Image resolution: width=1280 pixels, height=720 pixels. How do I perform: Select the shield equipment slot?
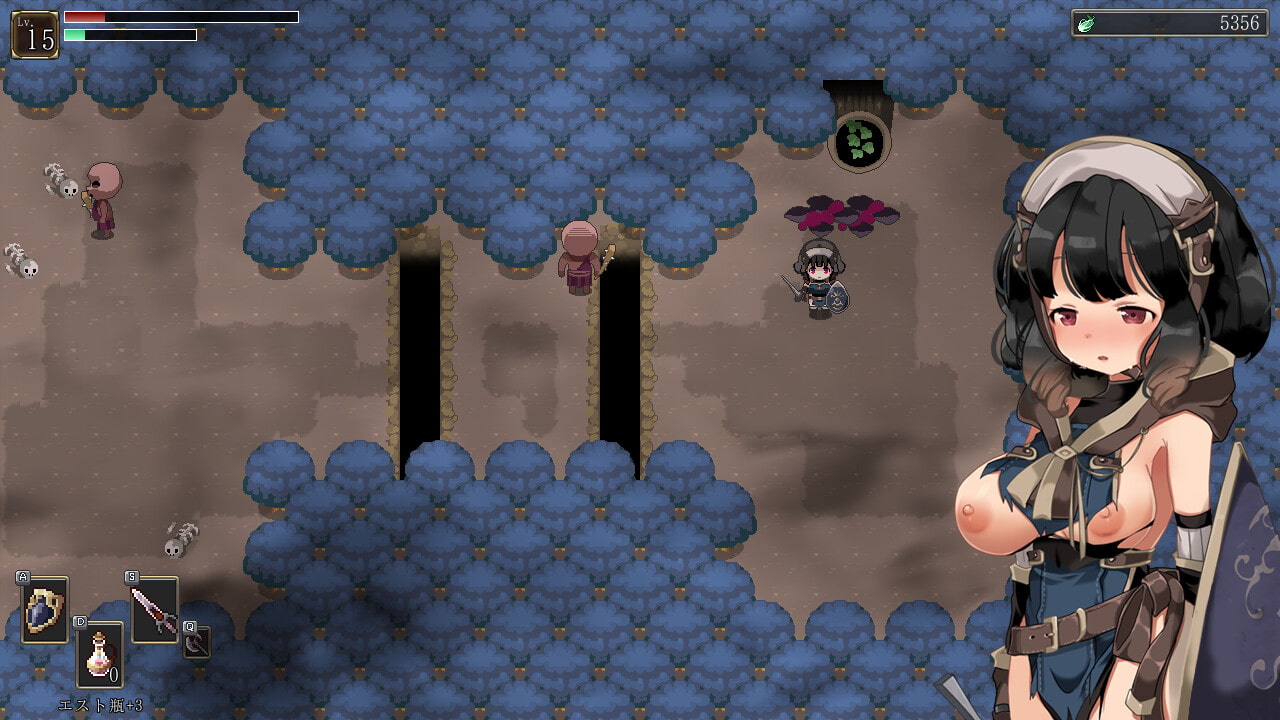point(45,609)
